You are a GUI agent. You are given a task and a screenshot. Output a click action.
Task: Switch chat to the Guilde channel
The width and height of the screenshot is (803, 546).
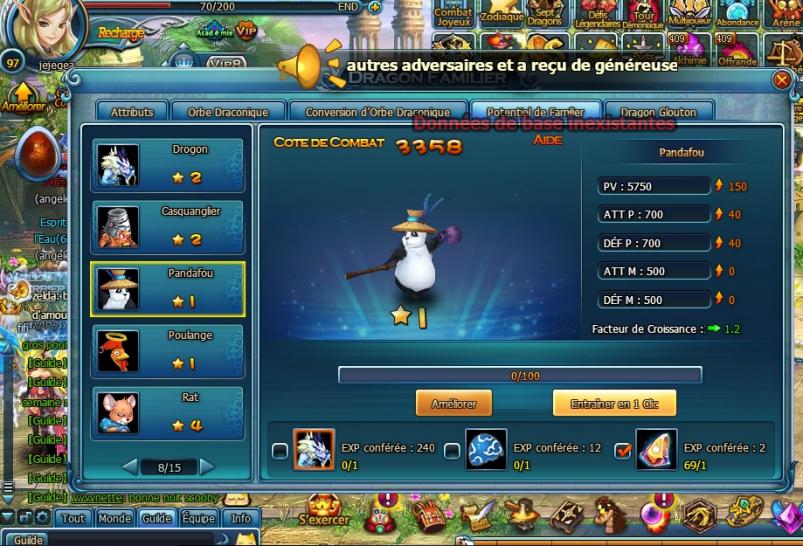(156, 519)
